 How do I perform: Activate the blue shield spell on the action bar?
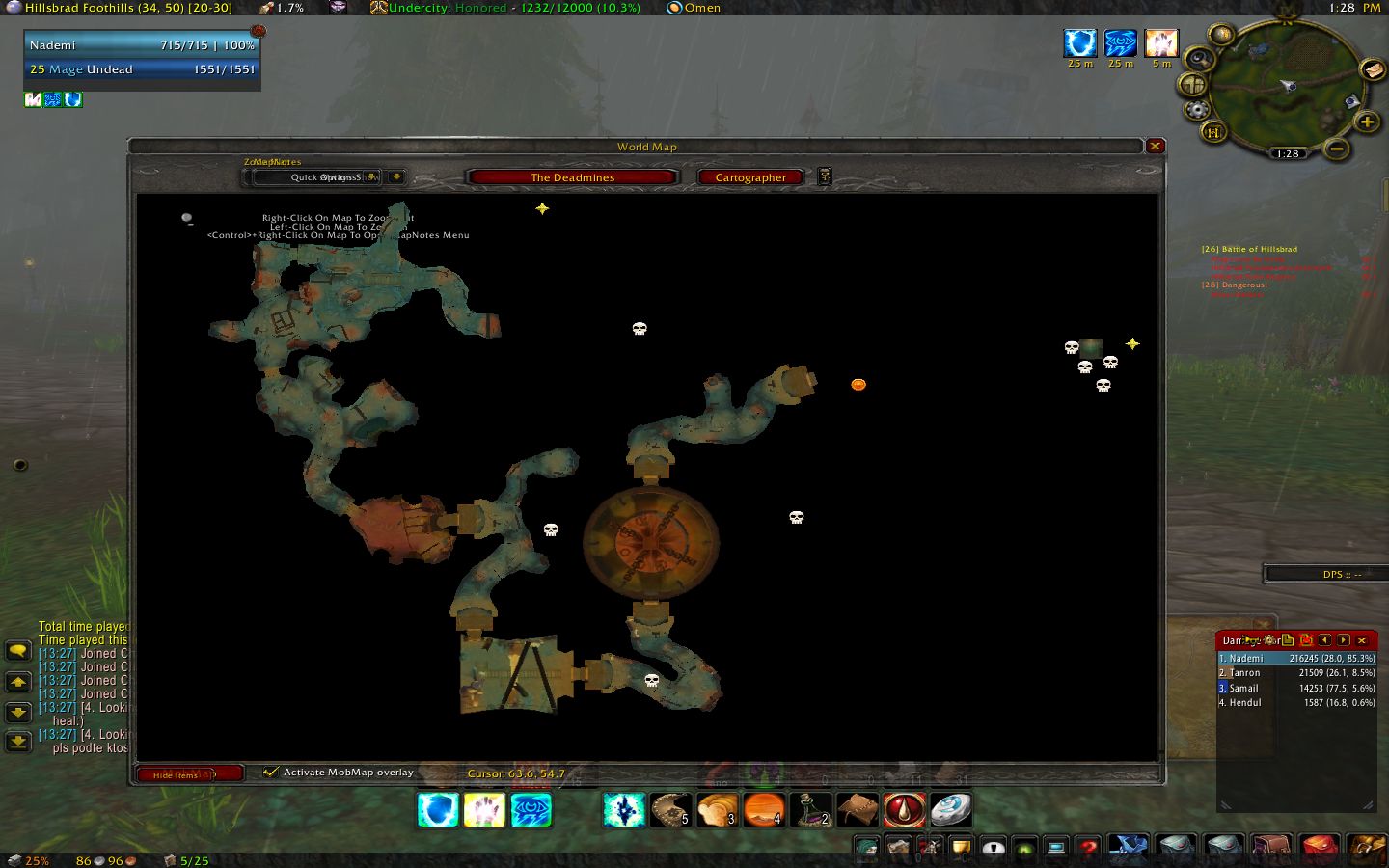tap(437, 810)
